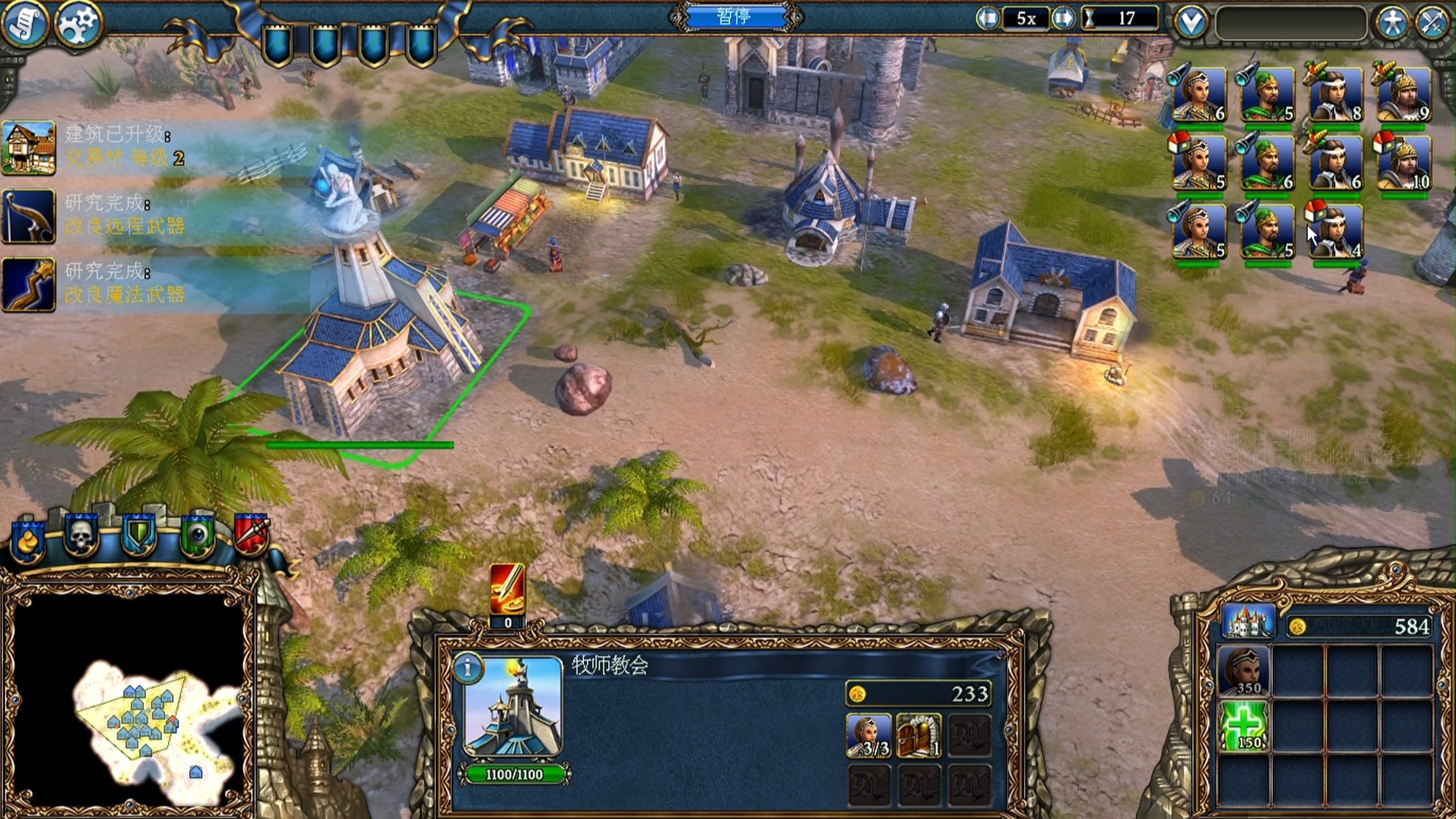Place a skull attack flag
The height and width of the screenshot is (819, 1456).
pos(81,535)
